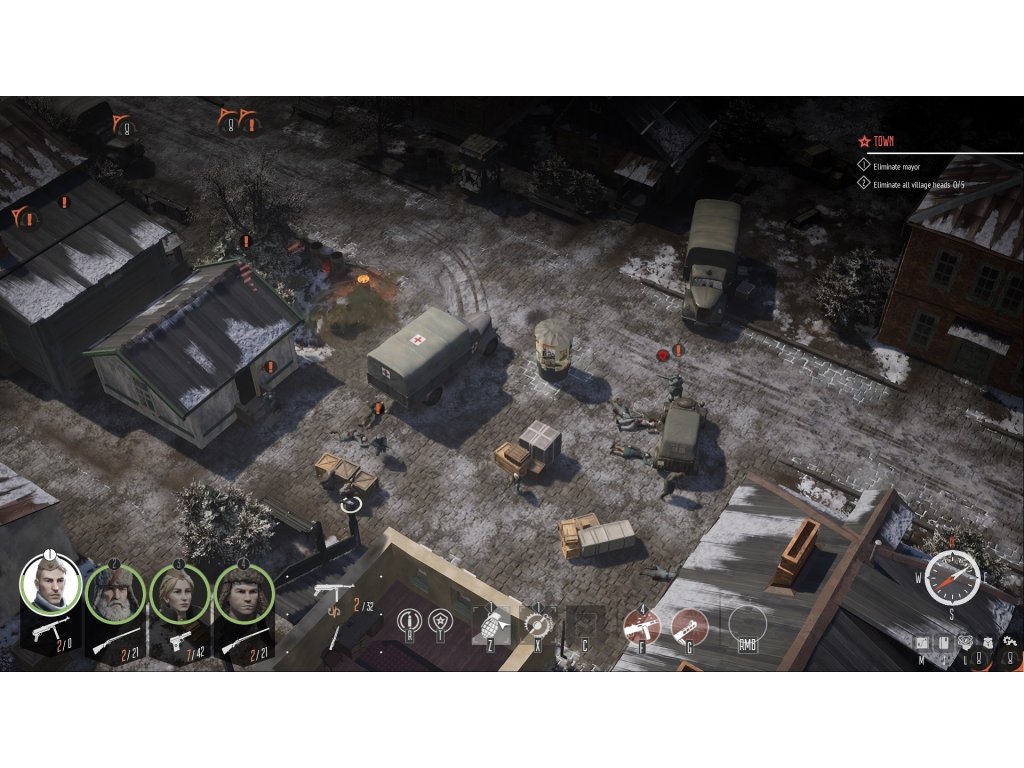Activate the grenade throw ability

click(x=491, y=625)
